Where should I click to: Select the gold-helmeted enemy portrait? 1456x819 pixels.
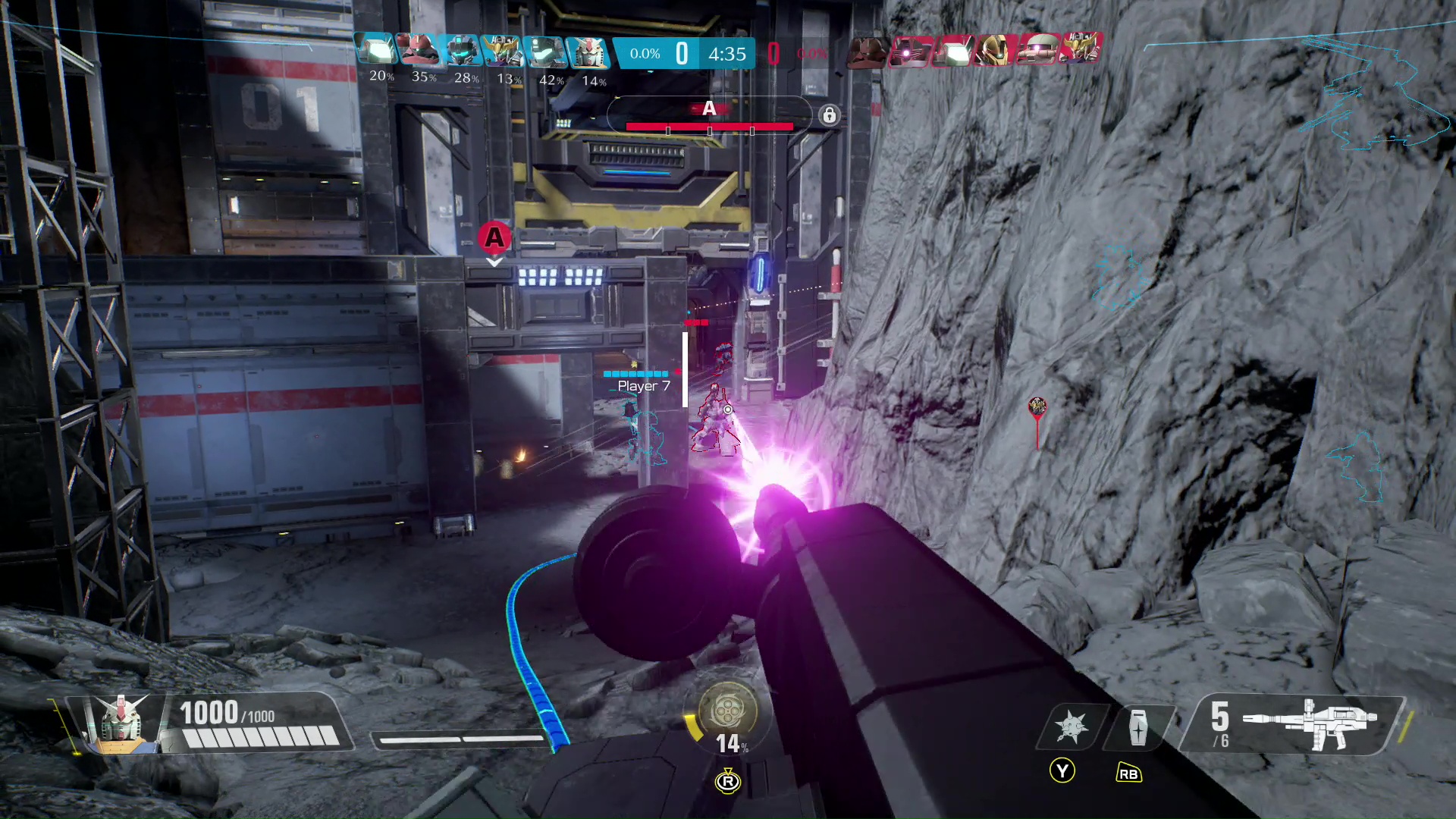point(995,49)
